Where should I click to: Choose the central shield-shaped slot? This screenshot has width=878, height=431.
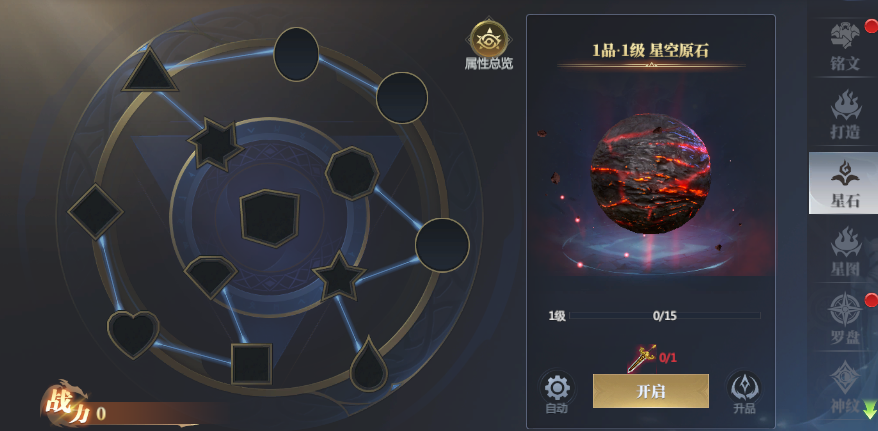pos(269,215)
